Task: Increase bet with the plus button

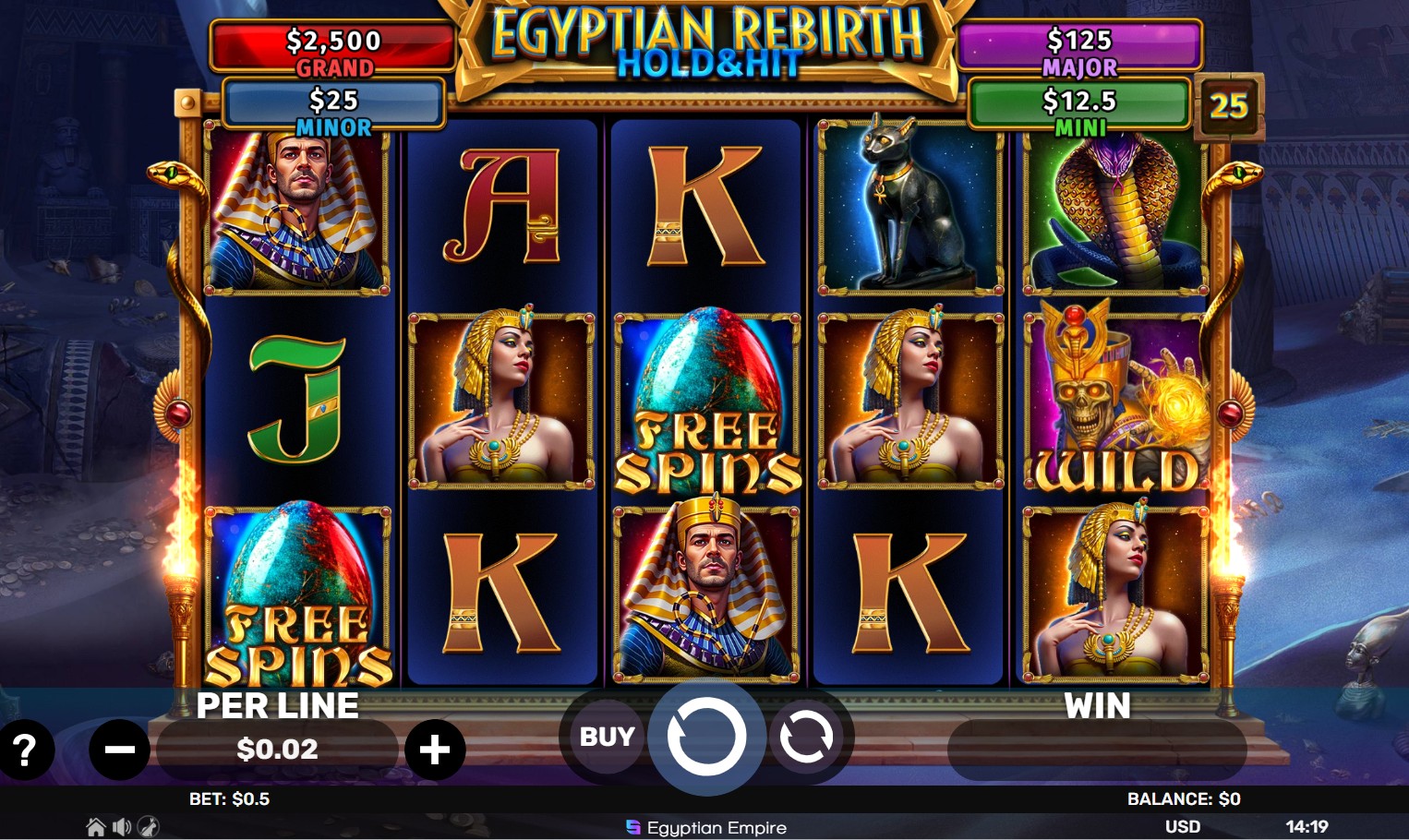Action: coord(435,750)
